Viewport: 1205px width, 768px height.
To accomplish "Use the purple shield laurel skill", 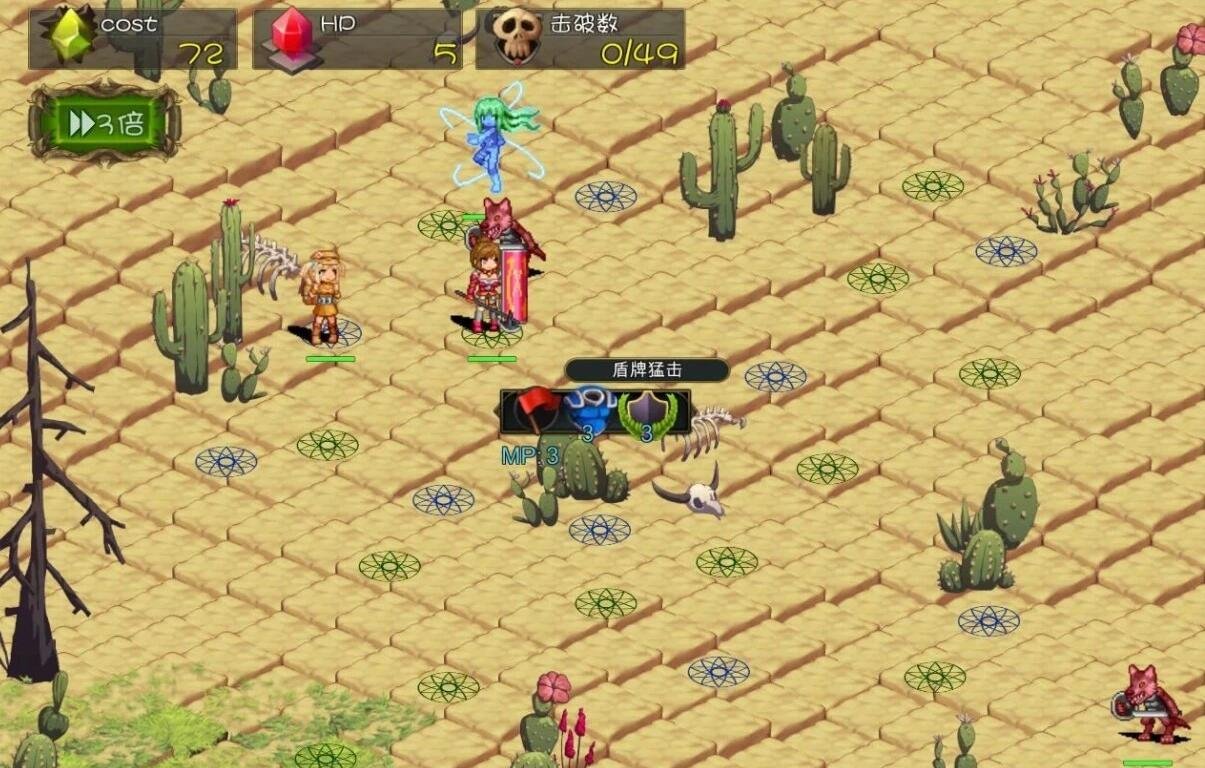I will [646, 411].
